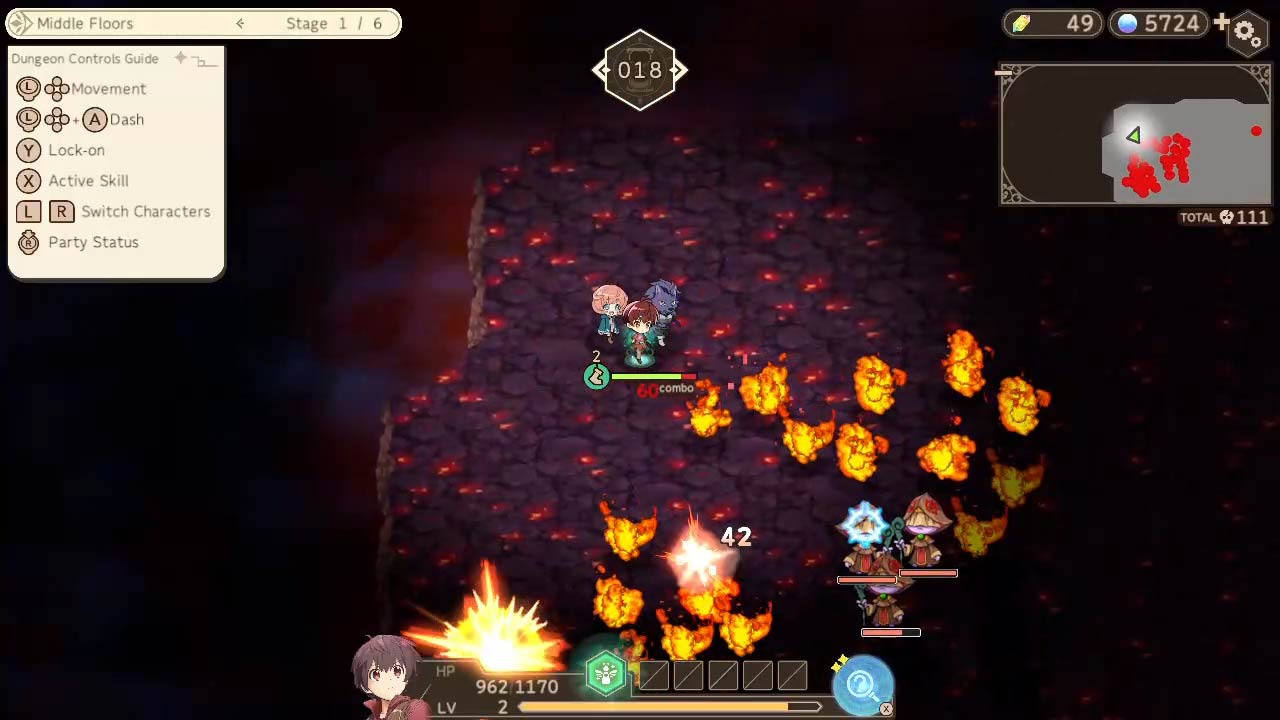Click the hexagonal timer showing 018

pos(639,70)
